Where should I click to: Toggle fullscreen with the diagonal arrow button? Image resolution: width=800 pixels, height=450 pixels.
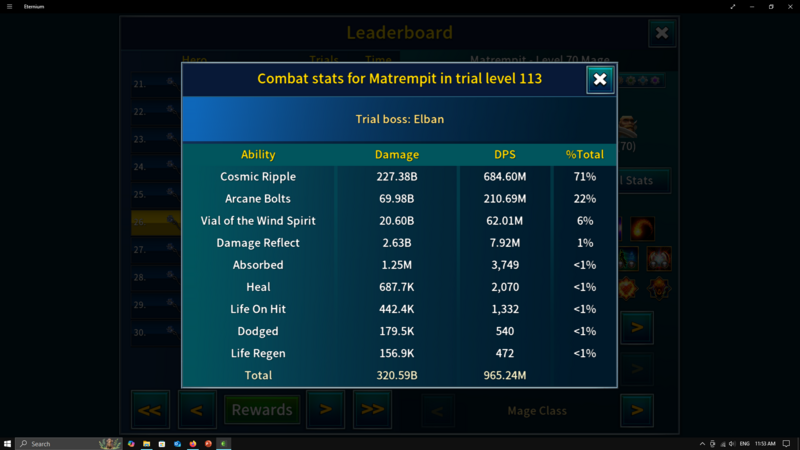pos(733,6)
